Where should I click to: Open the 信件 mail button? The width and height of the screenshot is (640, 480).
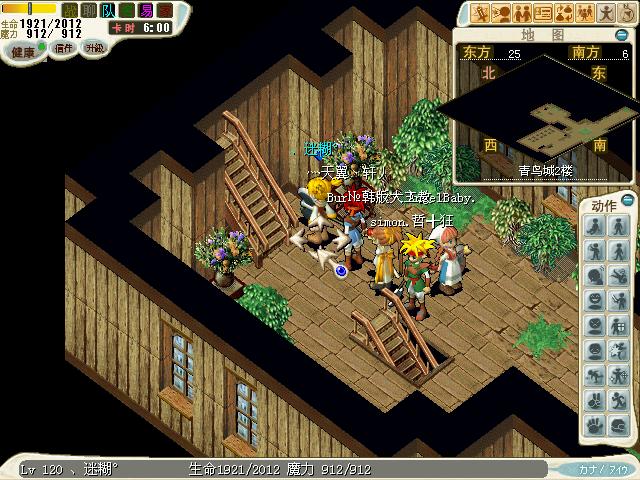click(64, 47)
